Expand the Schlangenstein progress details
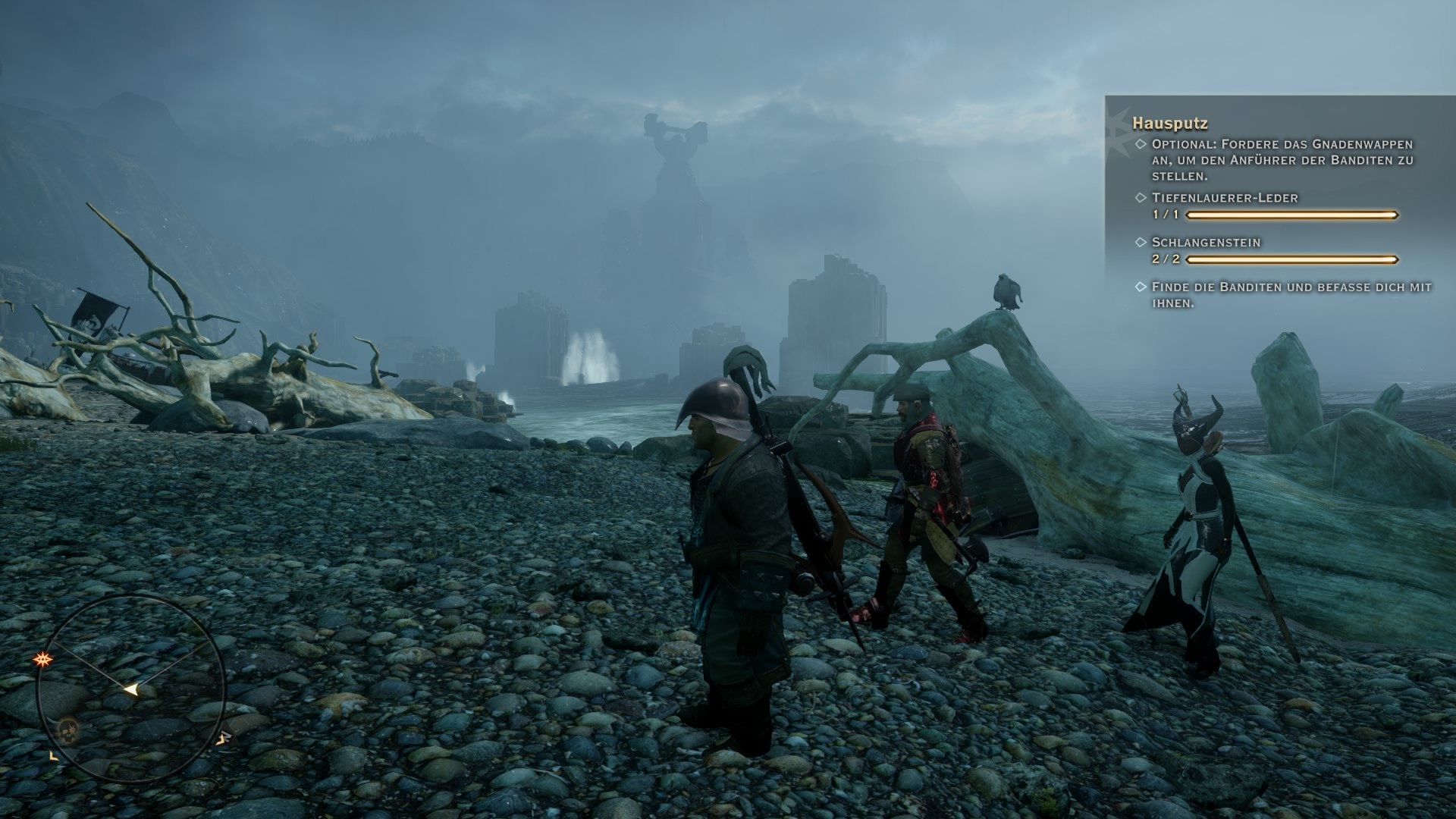 point(1206,242)
